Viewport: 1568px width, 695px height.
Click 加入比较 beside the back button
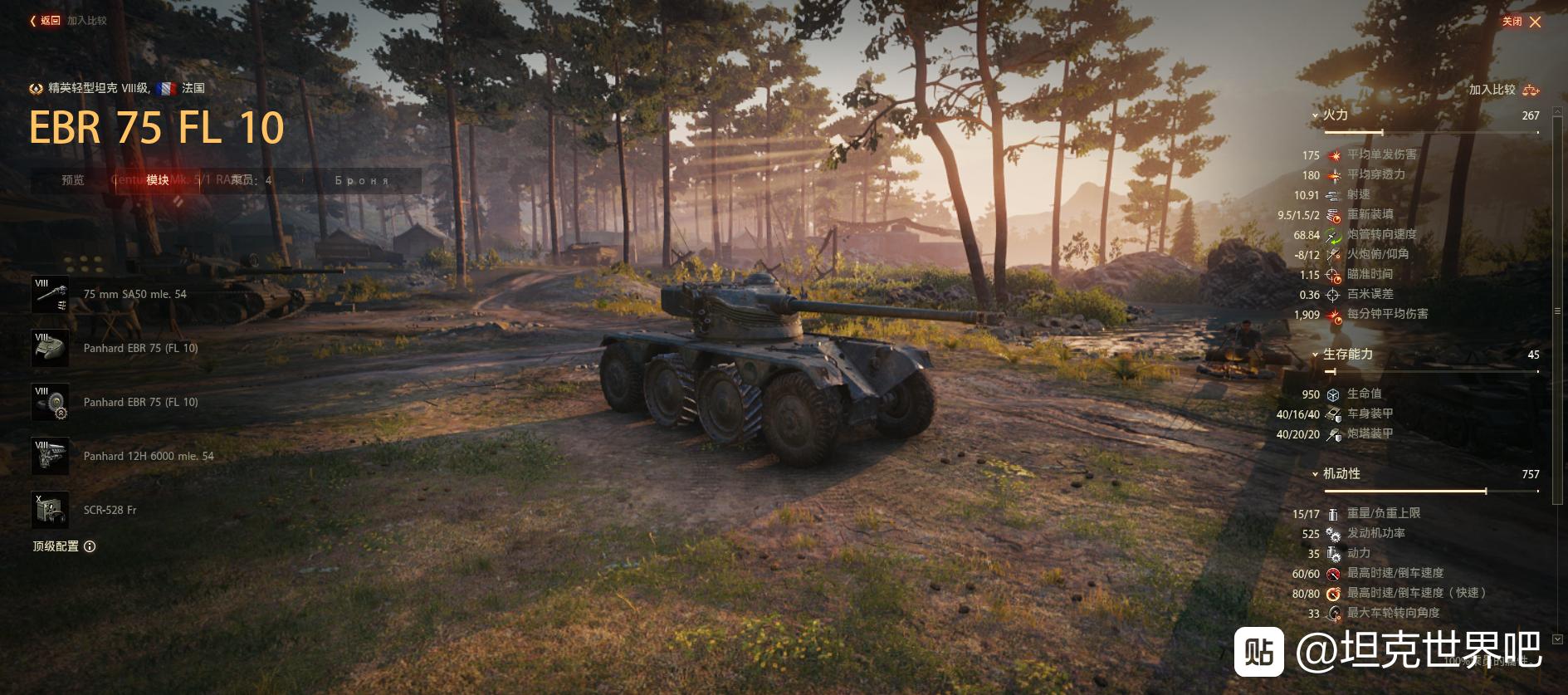point(87,21)
